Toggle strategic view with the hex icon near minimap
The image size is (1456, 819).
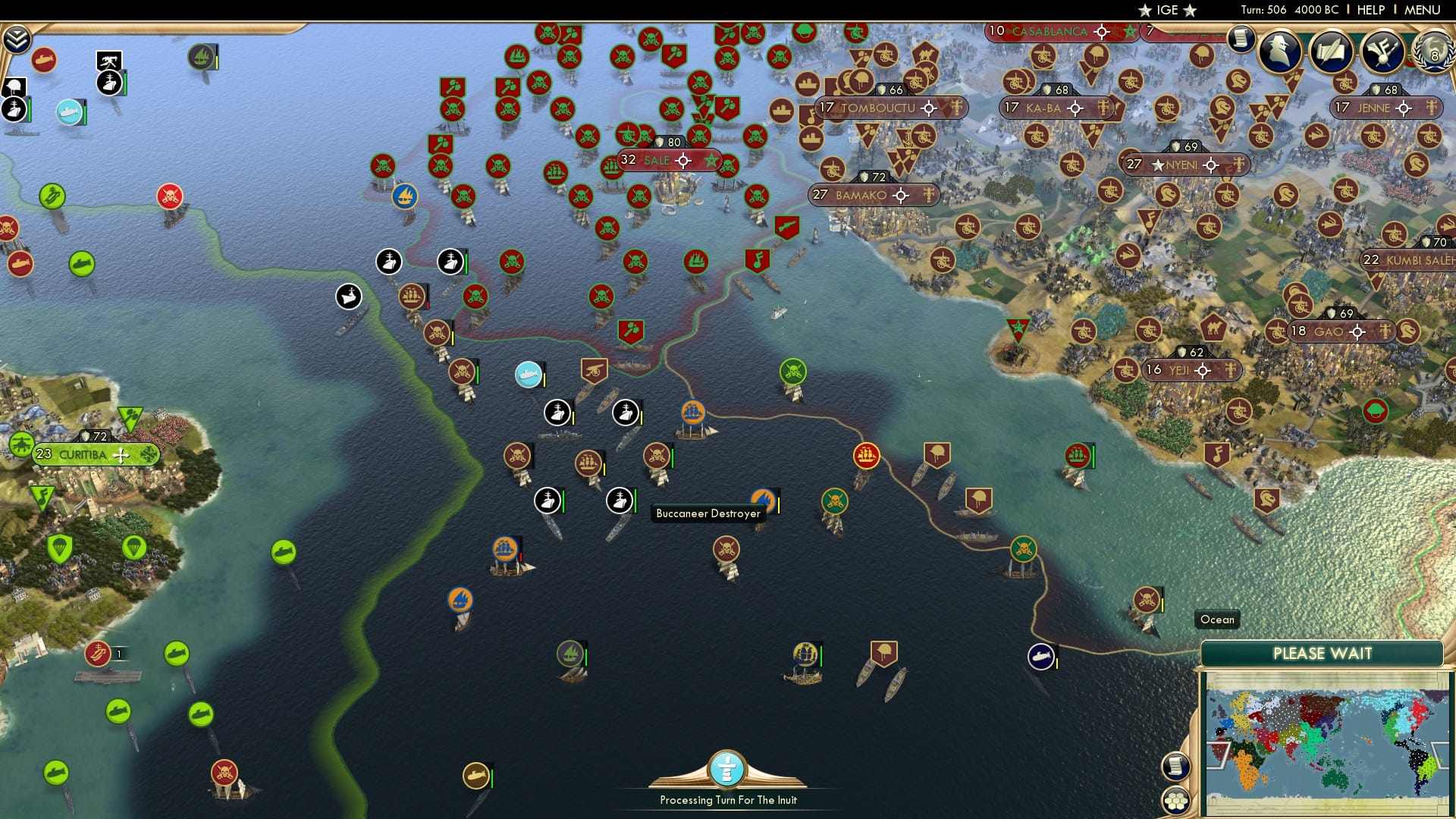1175,801
